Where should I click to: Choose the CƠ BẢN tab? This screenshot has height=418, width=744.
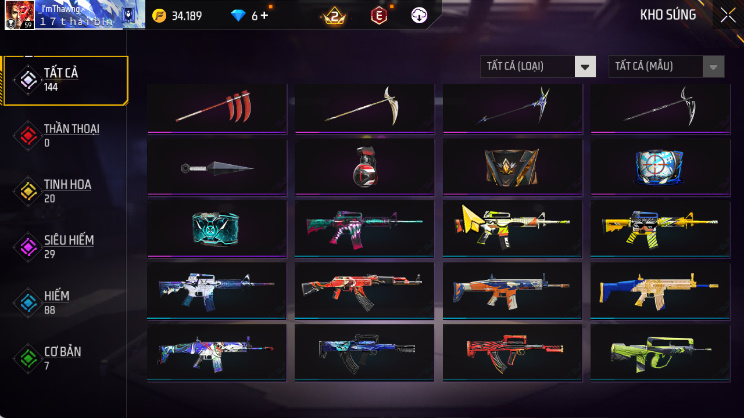click(65, 357)
